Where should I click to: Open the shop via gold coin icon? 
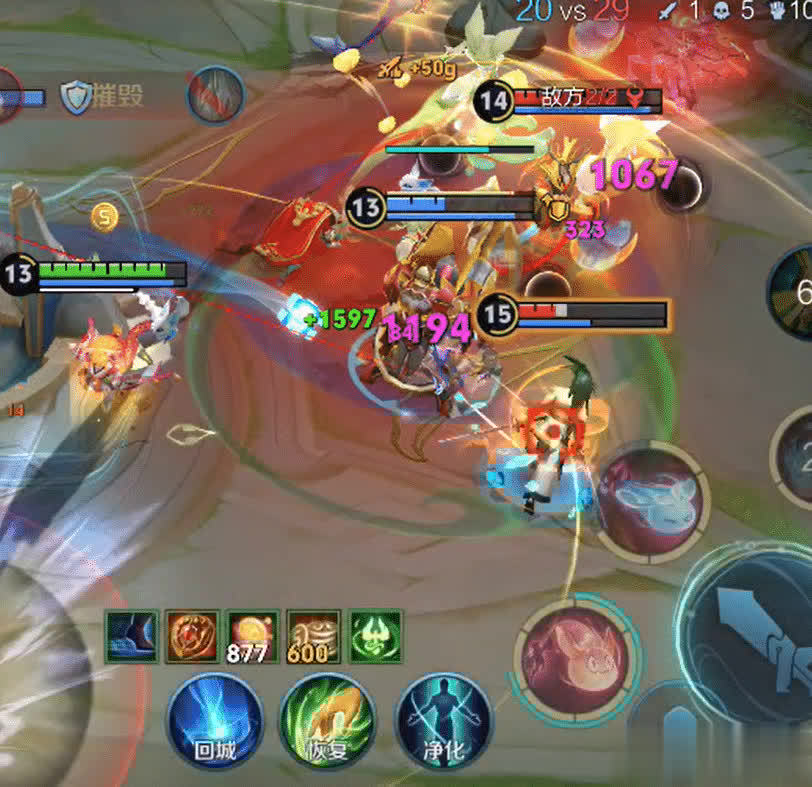click(x=104, y=215)
